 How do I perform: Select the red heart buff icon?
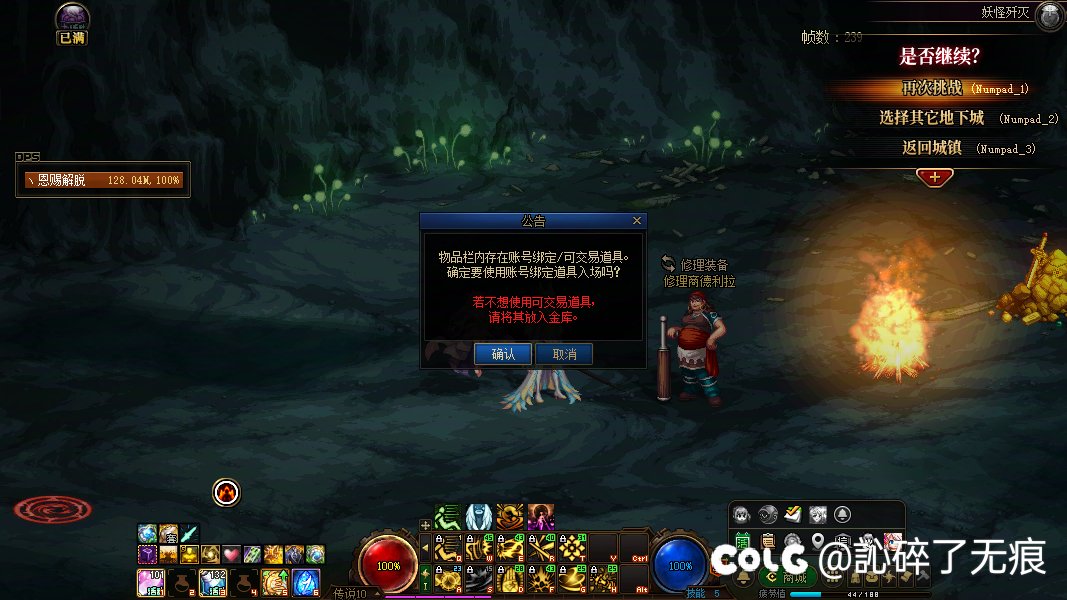(231, 554)
